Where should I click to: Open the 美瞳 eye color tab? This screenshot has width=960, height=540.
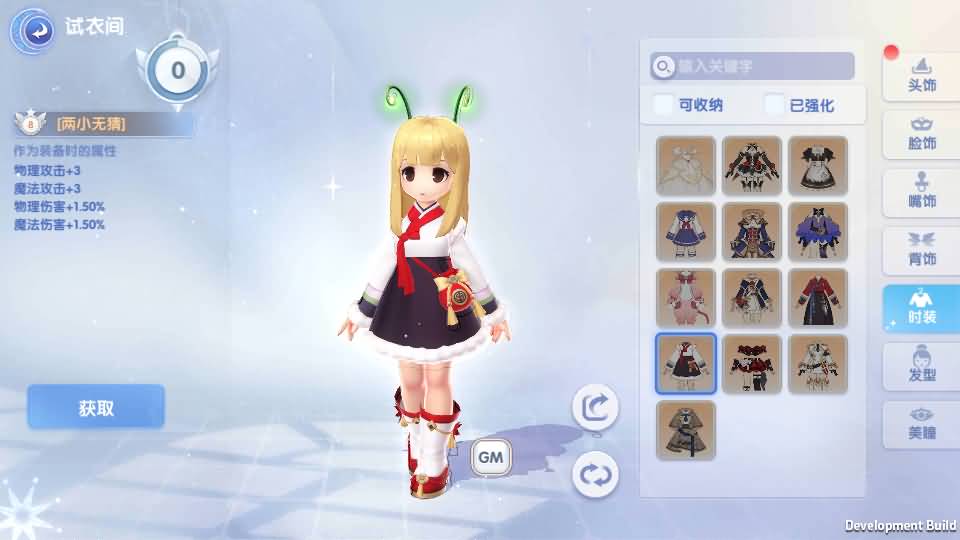tap(920, 424)
